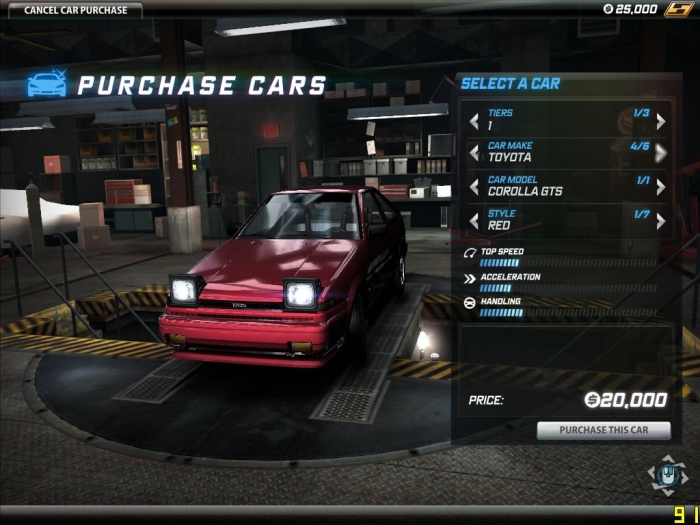
Task: Purchase this car
Action: pos(603,431)
